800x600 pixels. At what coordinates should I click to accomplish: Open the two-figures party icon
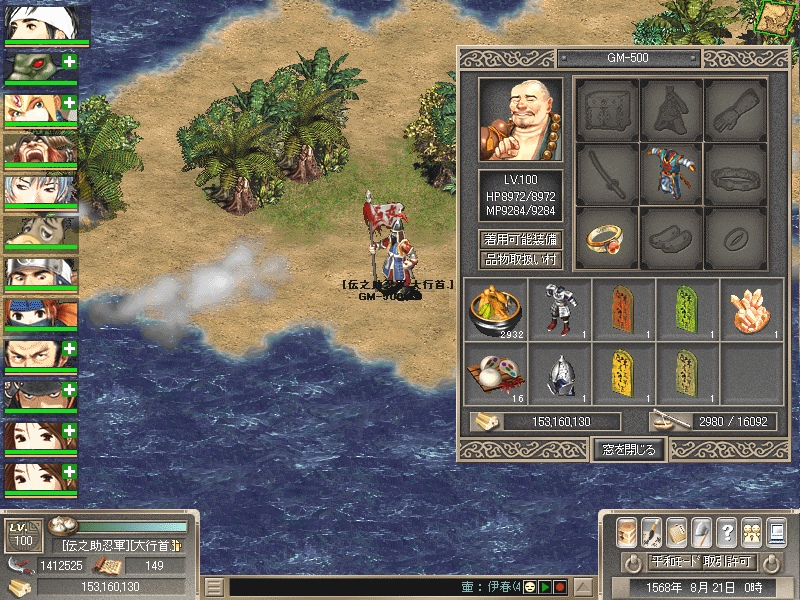(x=751, y=532)
